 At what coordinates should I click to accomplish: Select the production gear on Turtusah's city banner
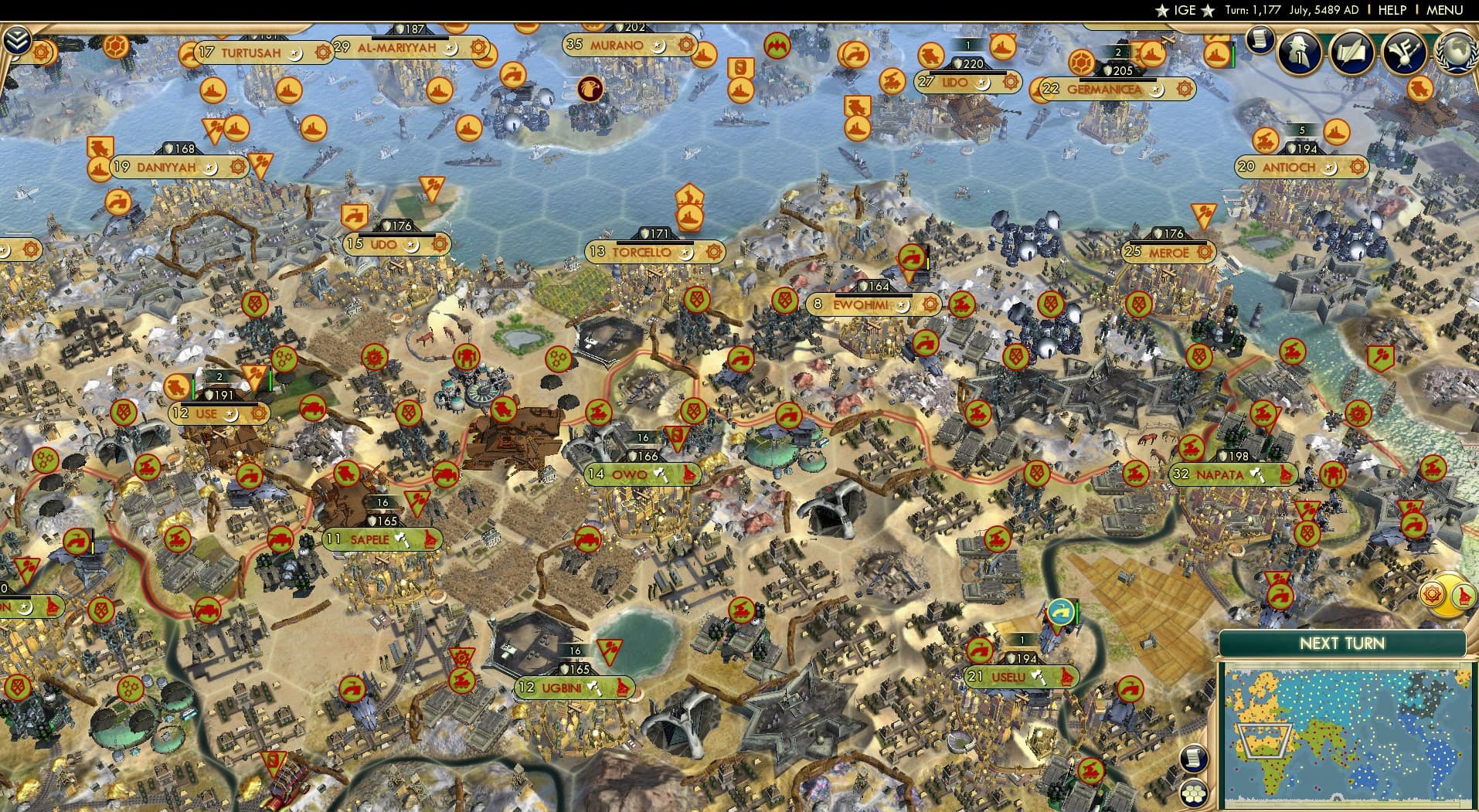[x=322, y=53]
